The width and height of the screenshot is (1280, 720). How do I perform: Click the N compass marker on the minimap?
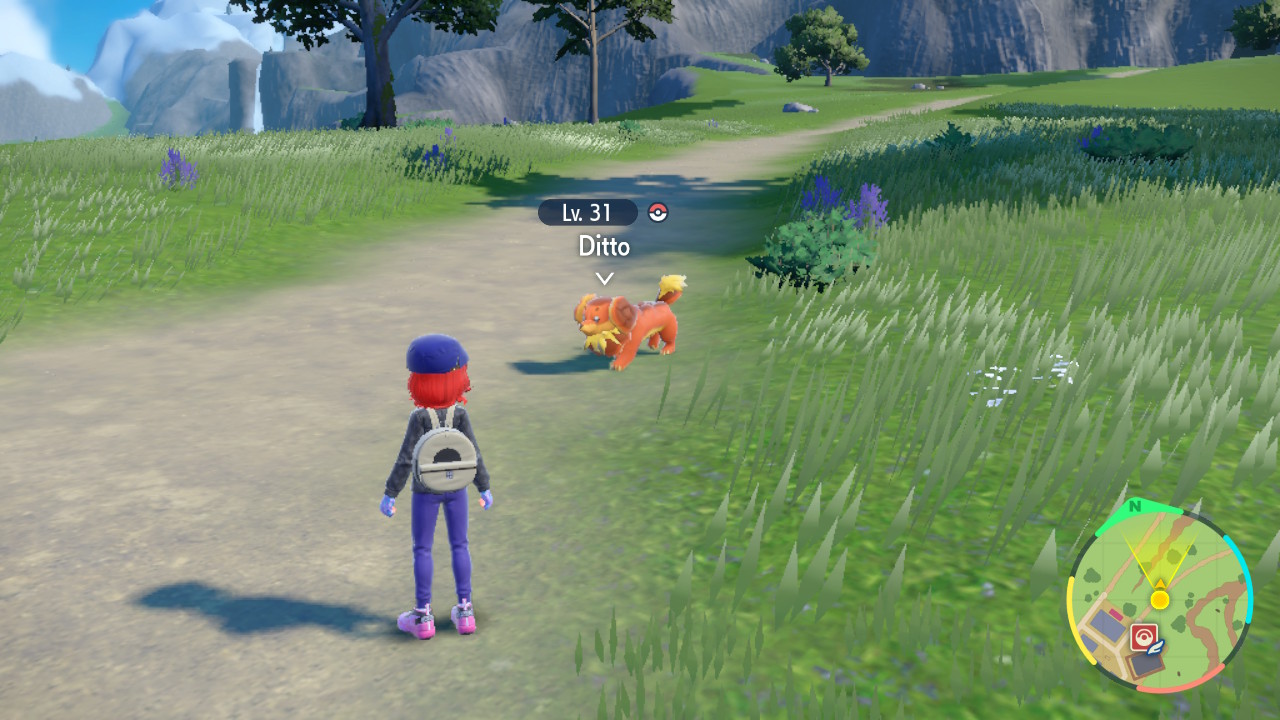pyautogui.click(x=1135, y=506)
